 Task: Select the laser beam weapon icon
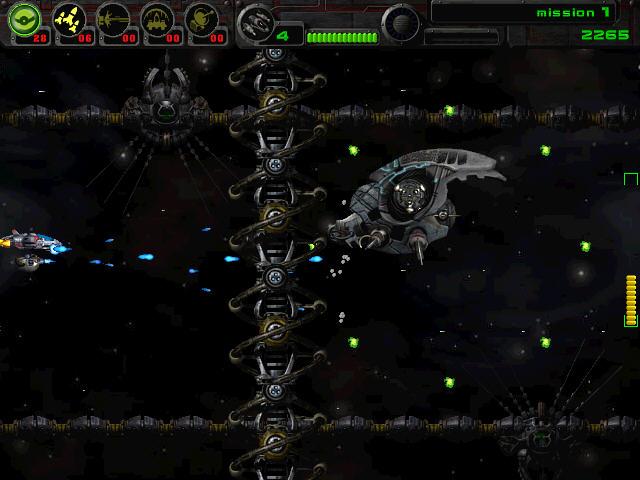(112, 19)
